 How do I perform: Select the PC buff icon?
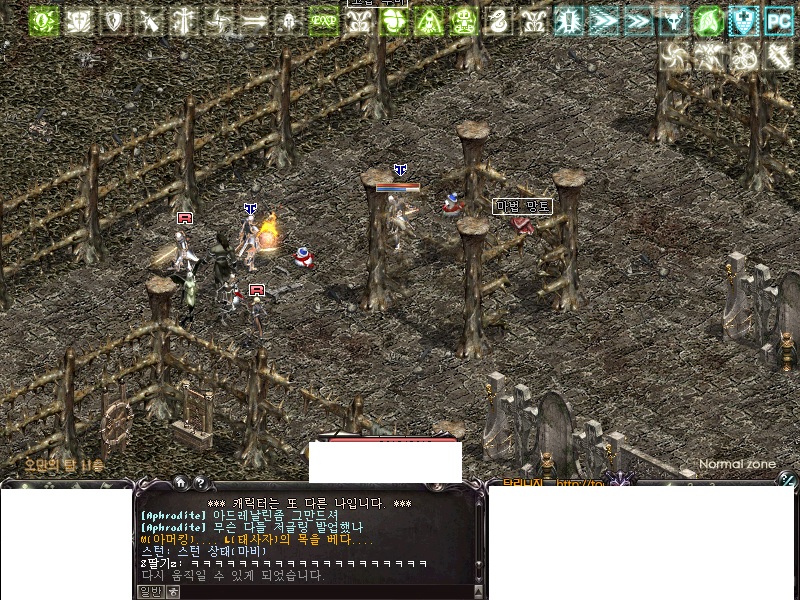coord(778,20)
